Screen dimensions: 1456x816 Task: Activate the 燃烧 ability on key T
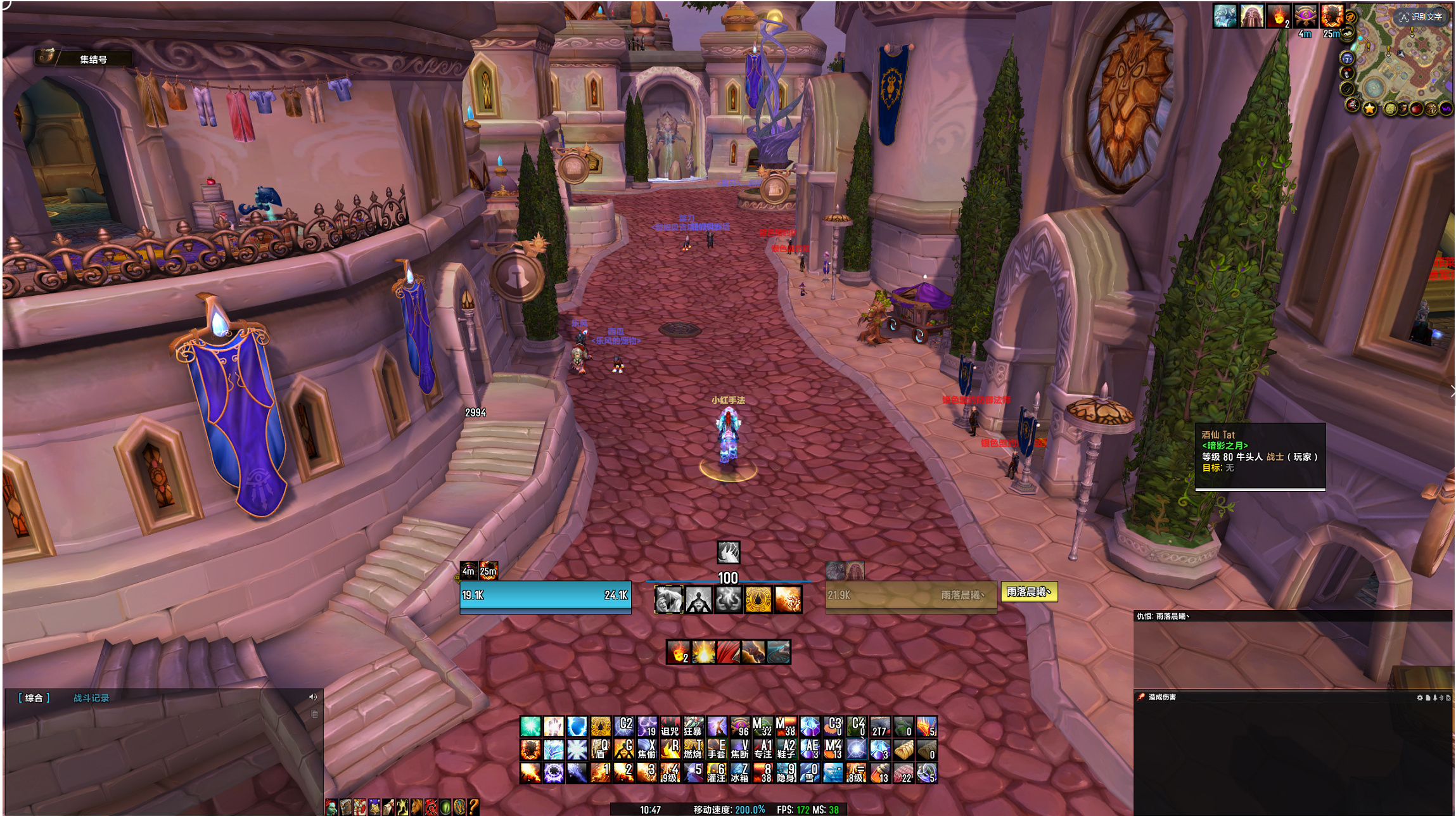693,749
